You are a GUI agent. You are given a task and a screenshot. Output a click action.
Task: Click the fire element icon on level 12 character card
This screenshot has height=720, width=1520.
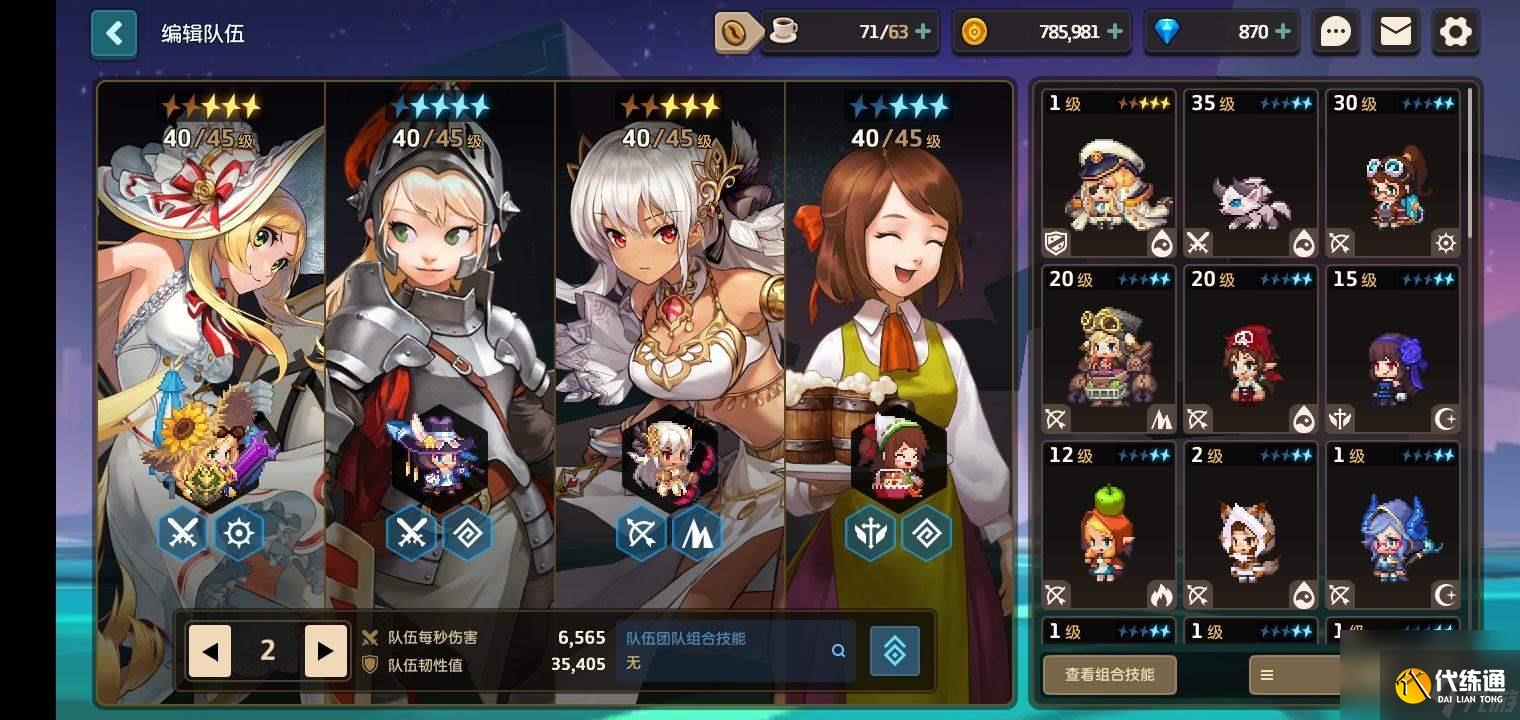click(x=1160, y=594)
